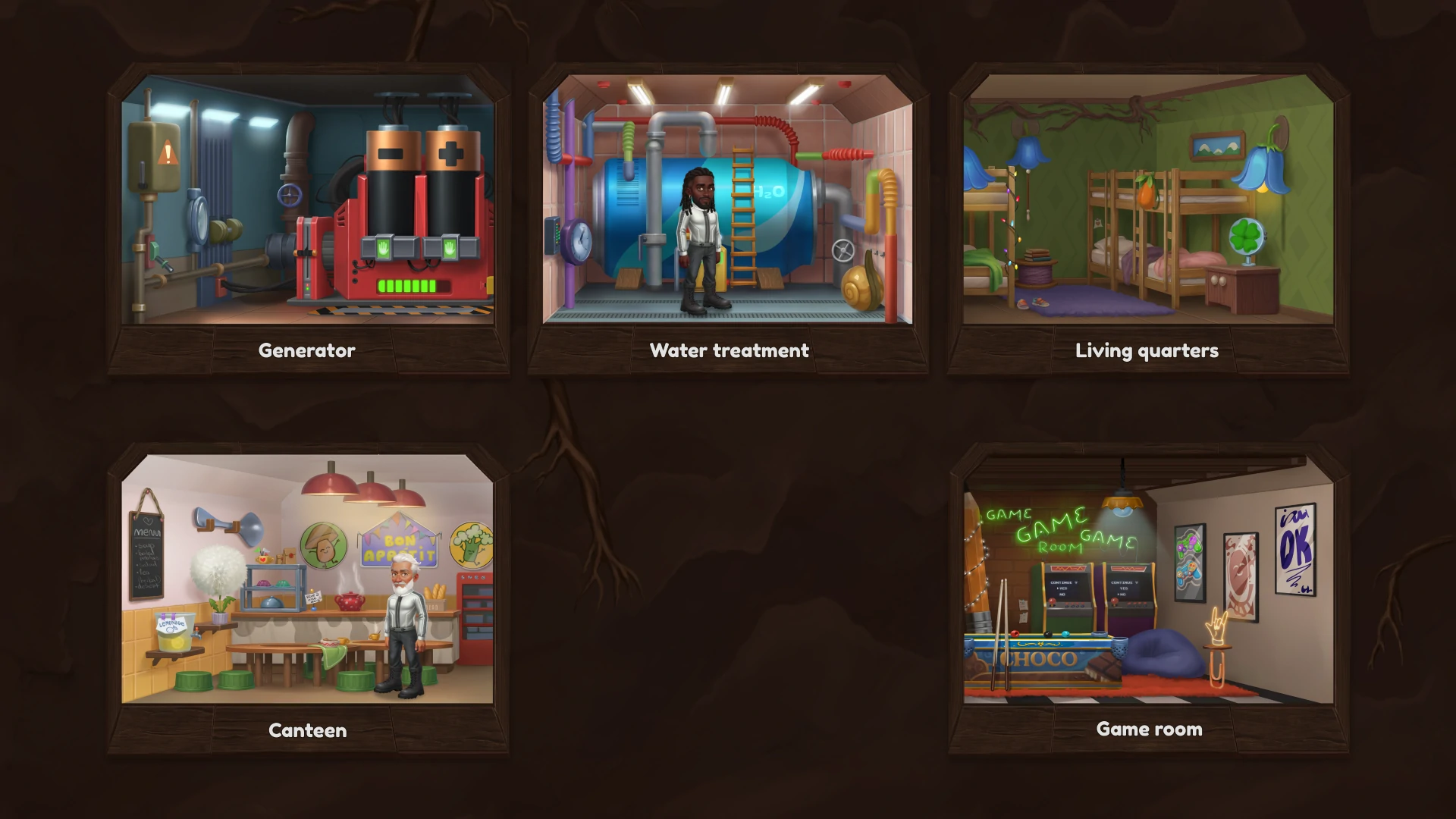Click the green battery charge bar on the generator

pos(408,286)
